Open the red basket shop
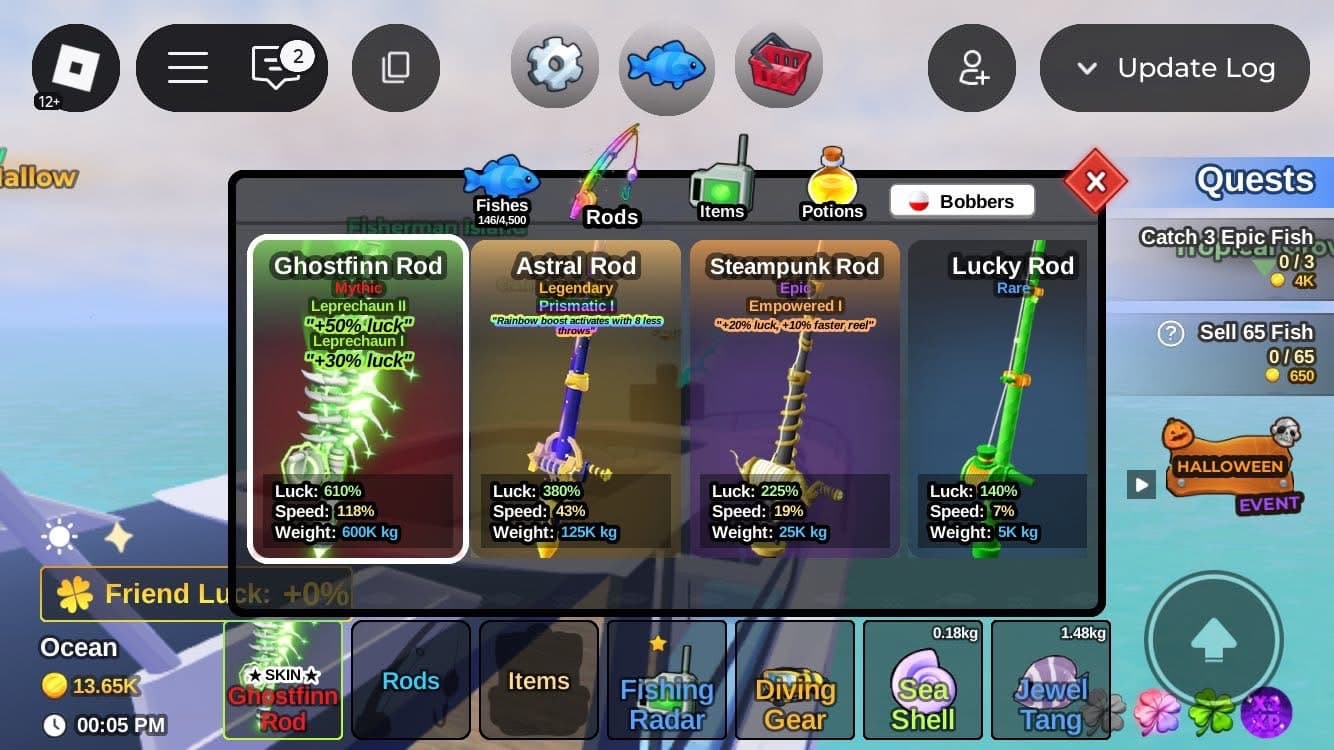 (779, 67)
